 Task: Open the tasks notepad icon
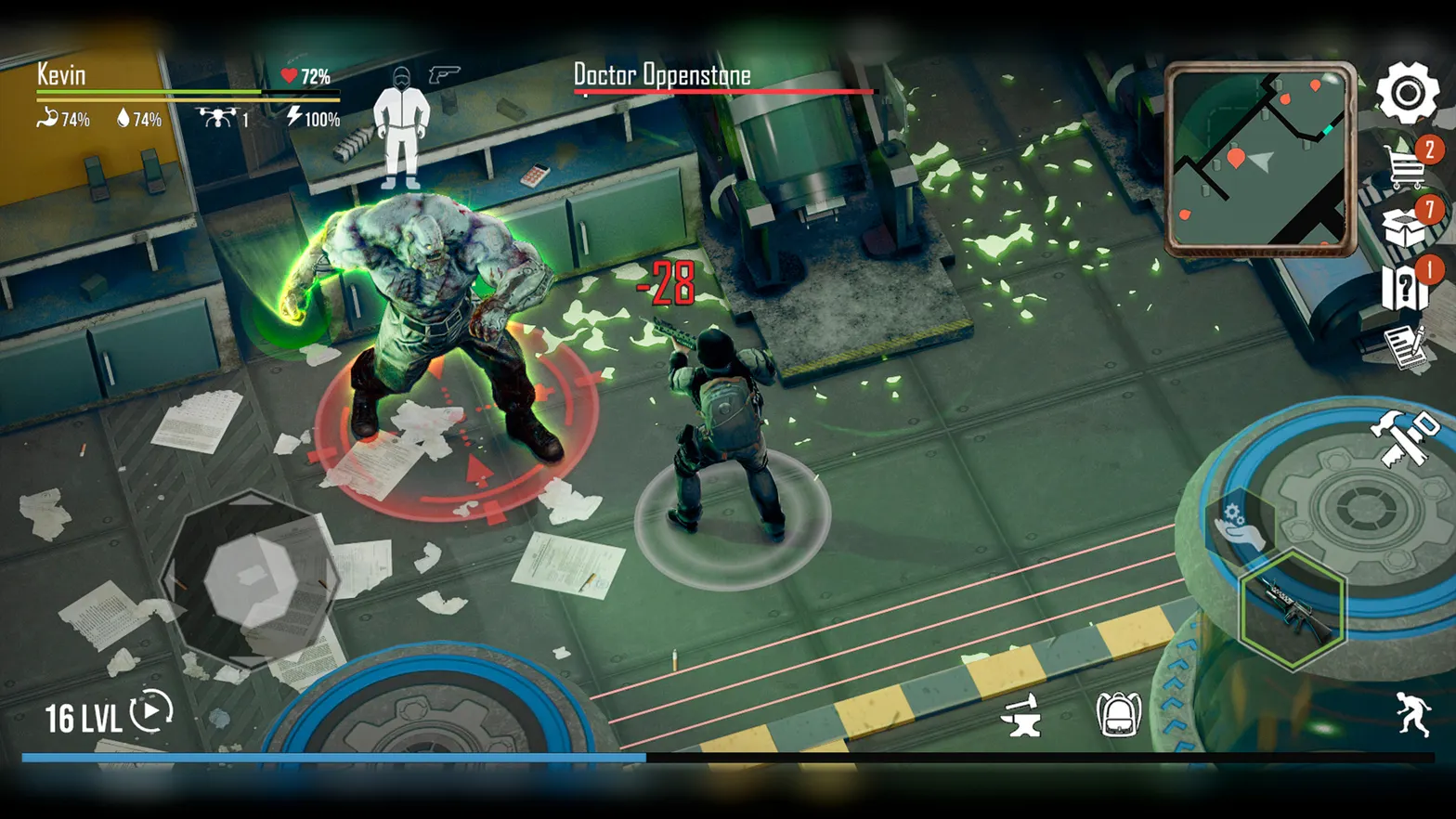pyautogui.click(x=1406, y=348)
